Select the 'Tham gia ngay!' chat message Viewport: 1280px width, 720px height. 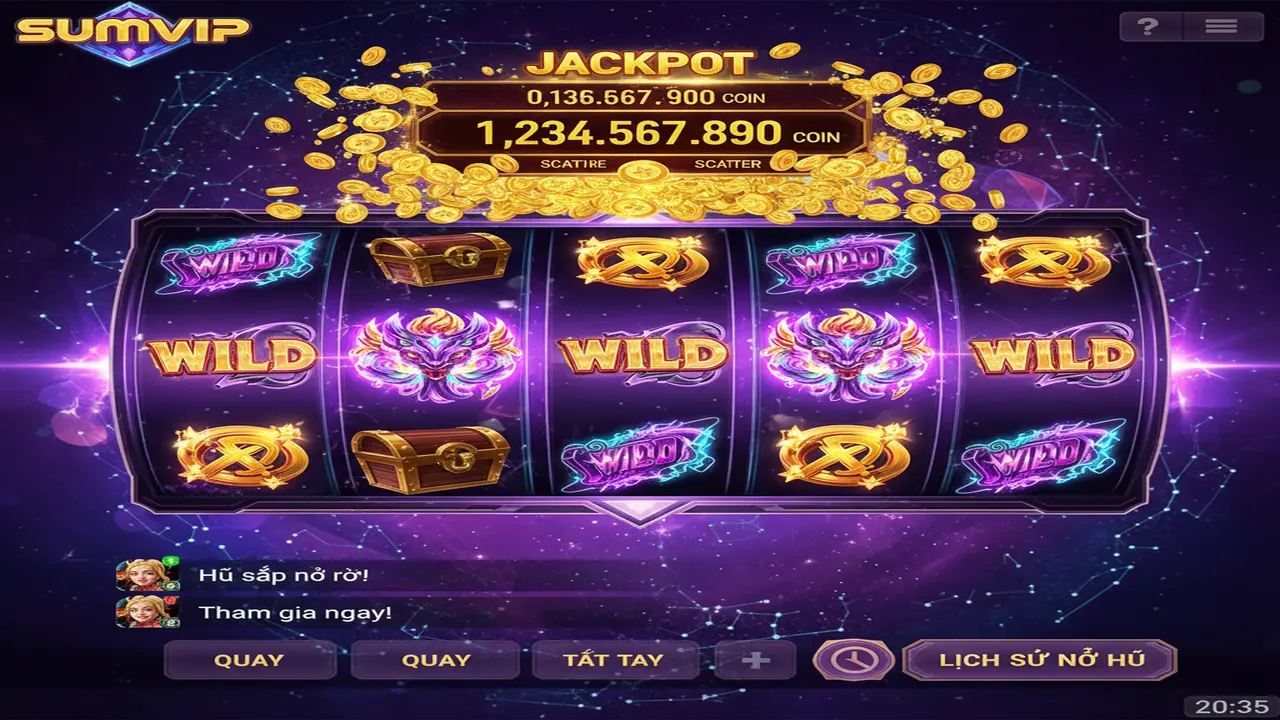tap(295, 612)
